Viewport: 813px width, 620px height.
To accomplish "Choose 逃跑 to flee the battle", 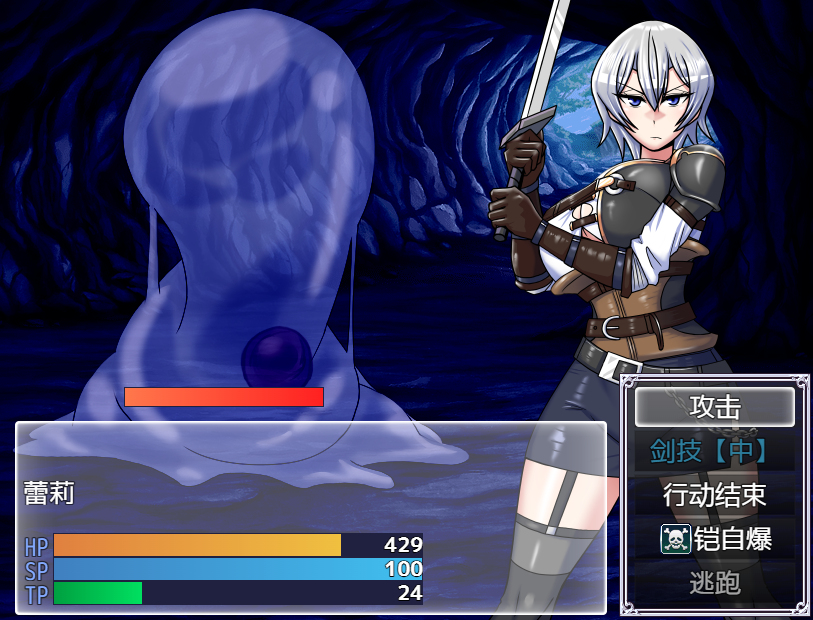I will pos(714,583).
